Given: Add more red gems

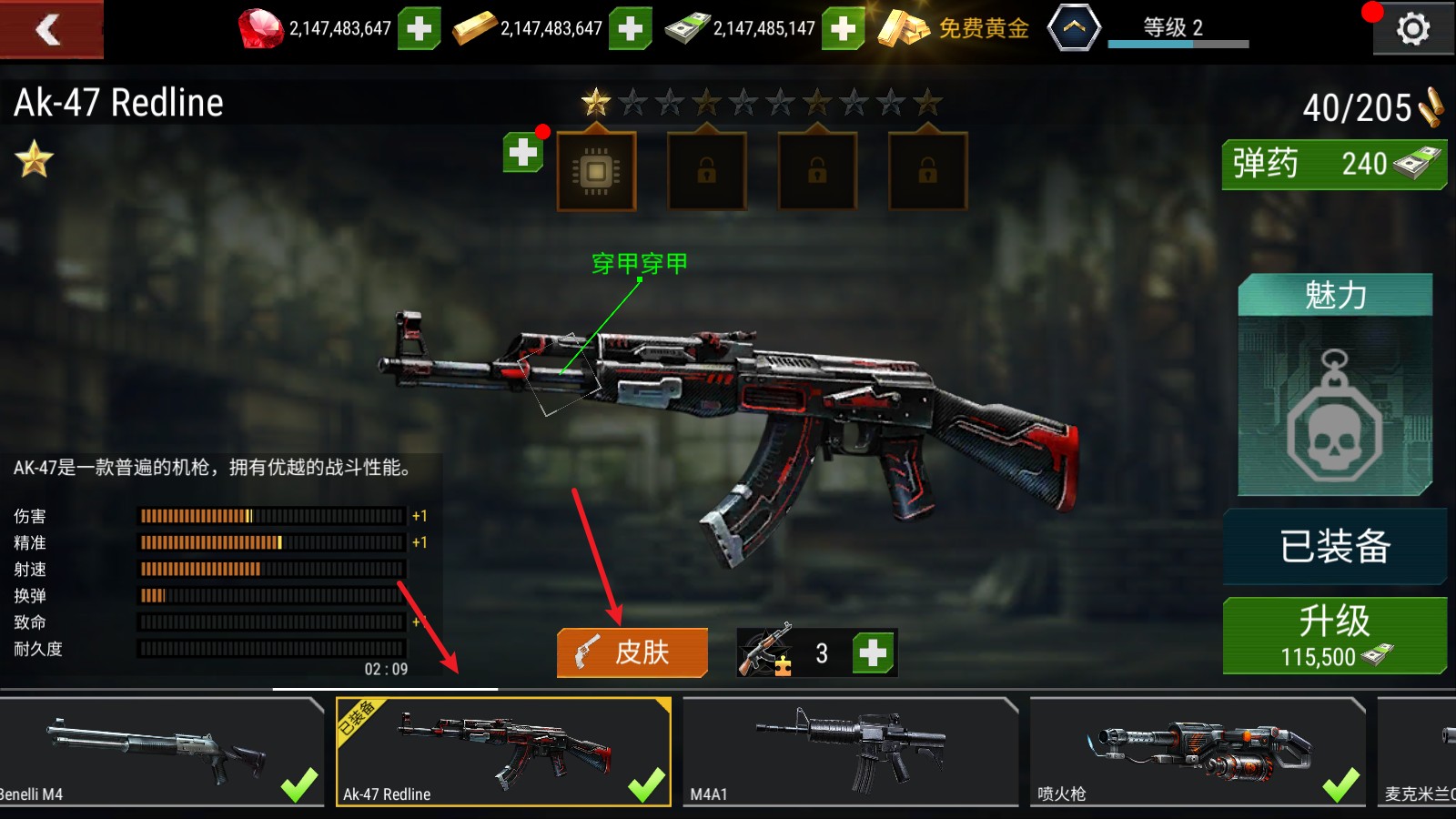Looking at the screenshot, I should coord(420,29).
